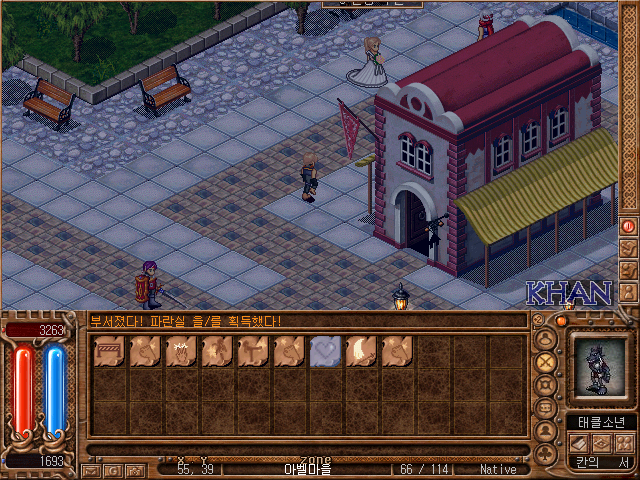Click the diamond-shaped button under the portrait

coord(602,443)
